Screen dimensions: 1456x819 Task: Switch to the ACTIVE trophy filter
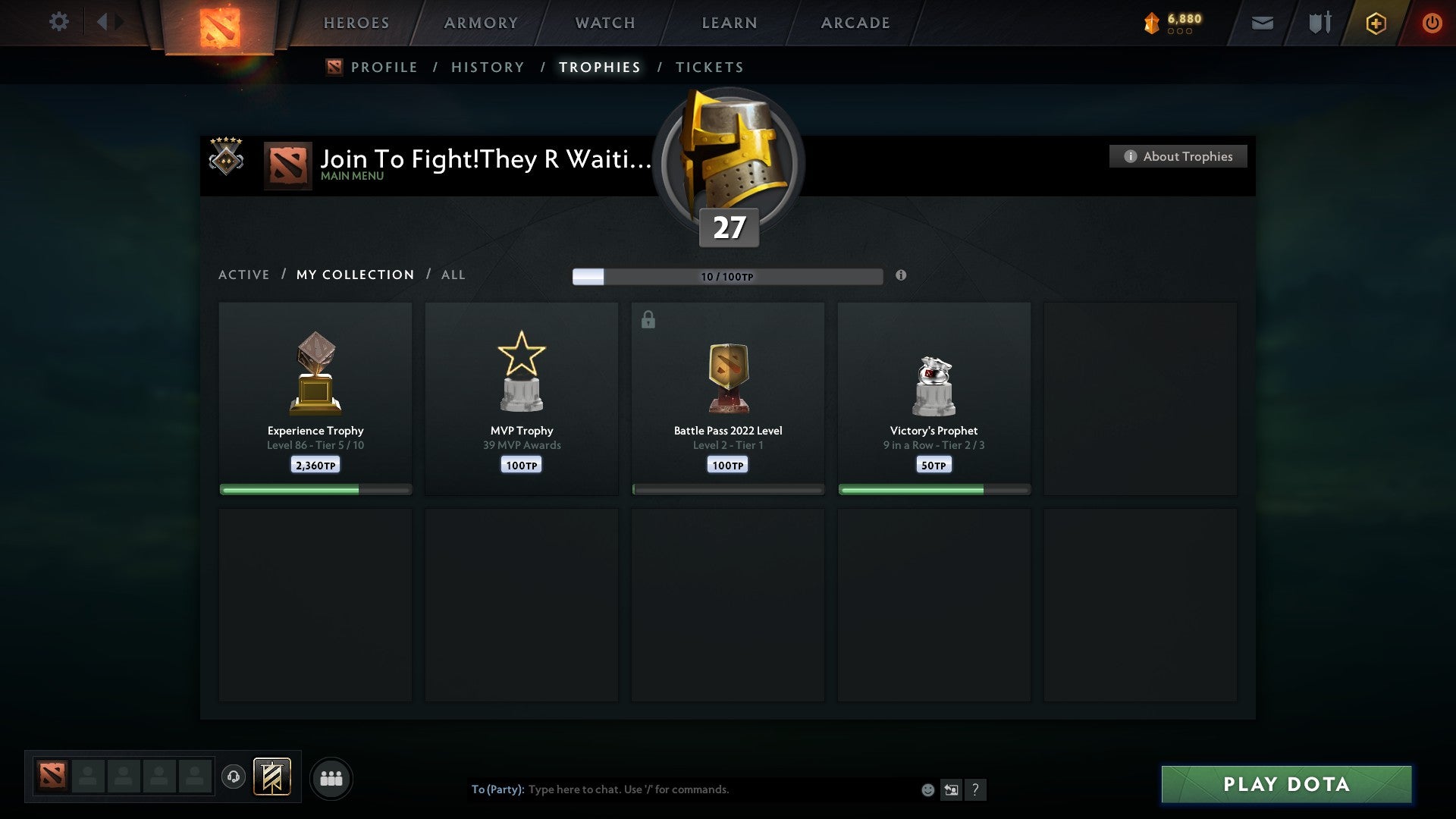click(244, 275)
